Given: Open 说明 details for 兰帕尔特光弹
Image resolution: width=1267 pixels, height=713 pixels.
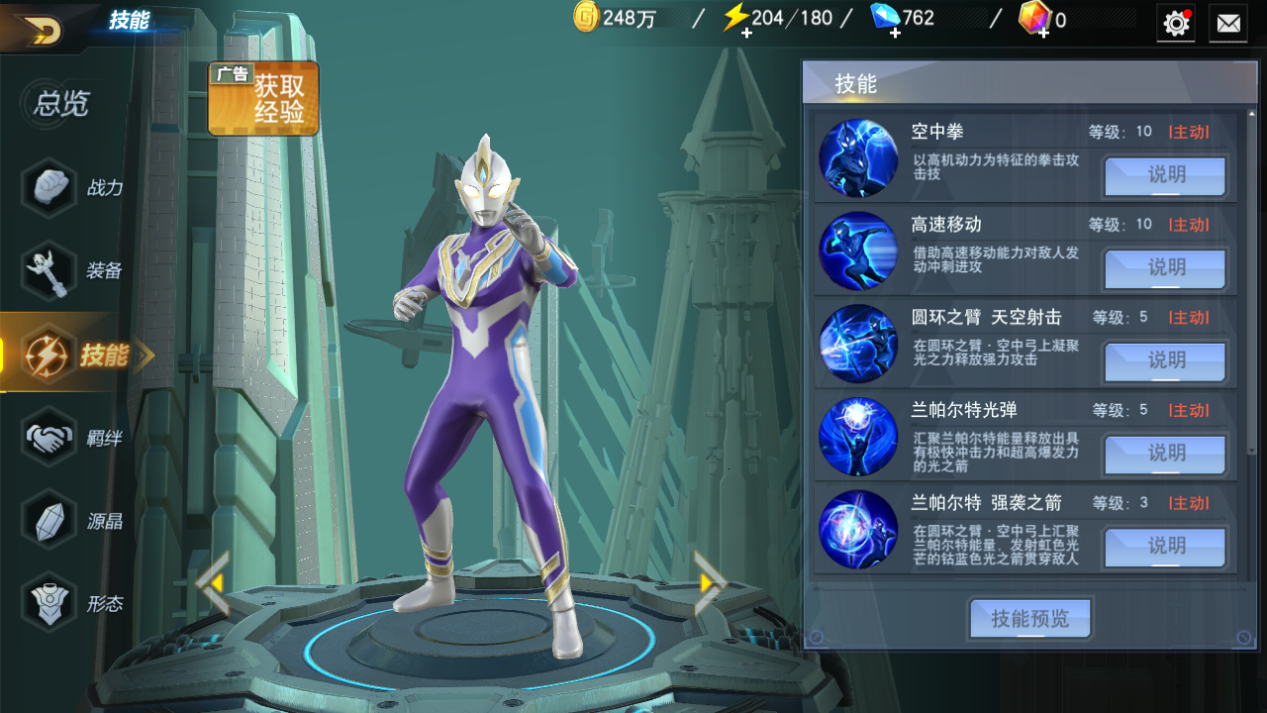Looking at the screenshot, I should [x=1165, y=454].
